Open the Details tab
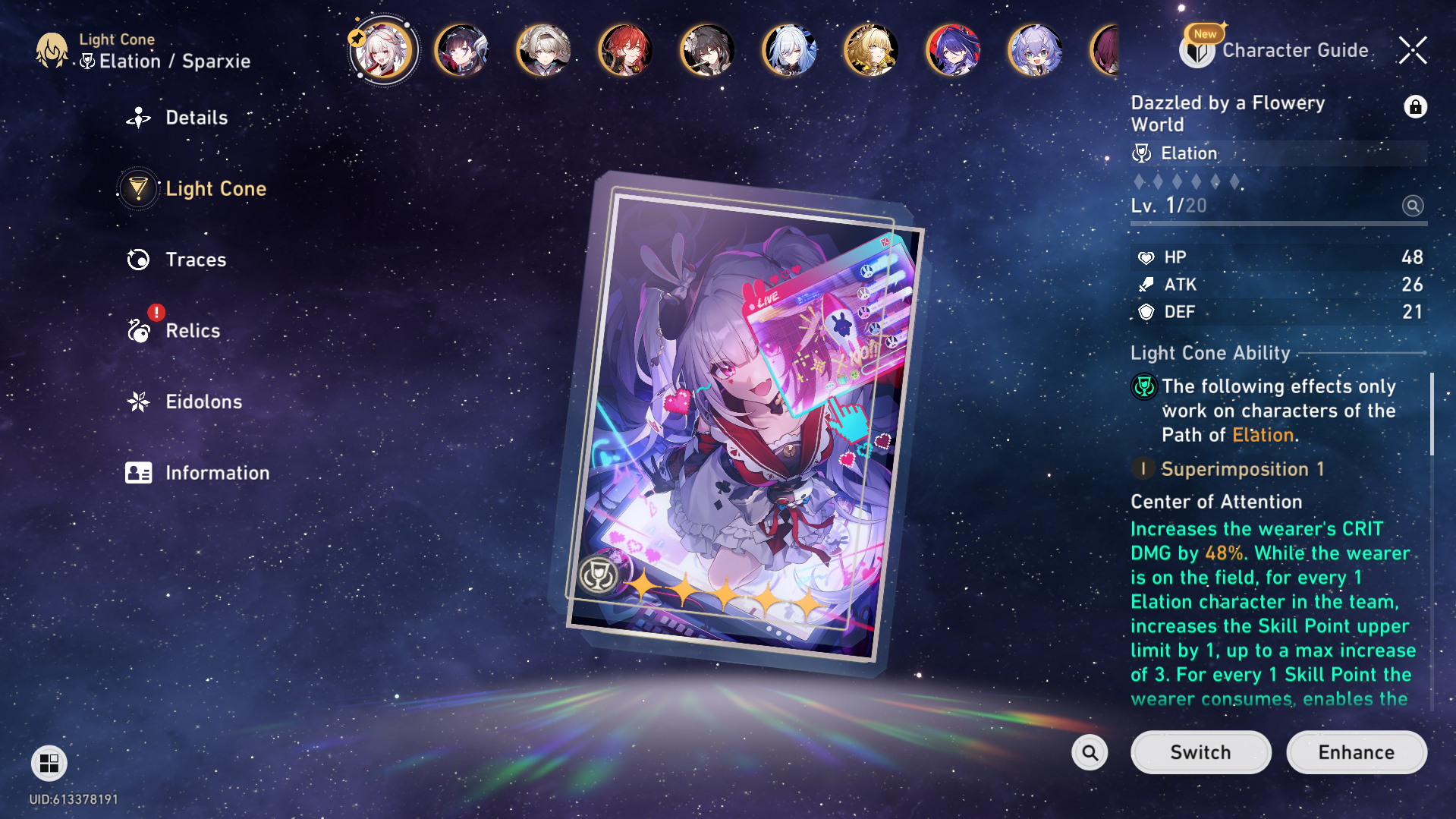The image size is (1456, 819). click(196, 118)
